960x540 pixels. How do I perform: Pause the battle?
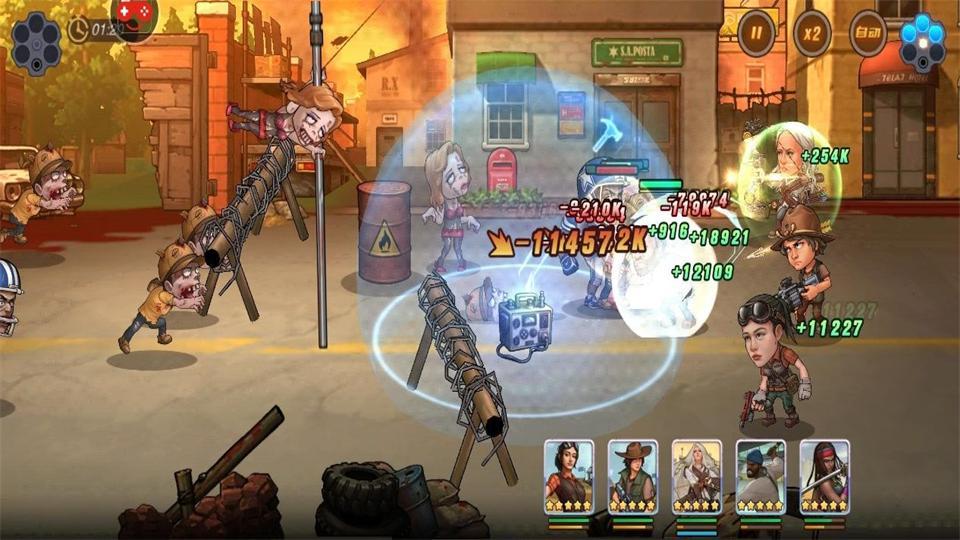coord(757,34)
